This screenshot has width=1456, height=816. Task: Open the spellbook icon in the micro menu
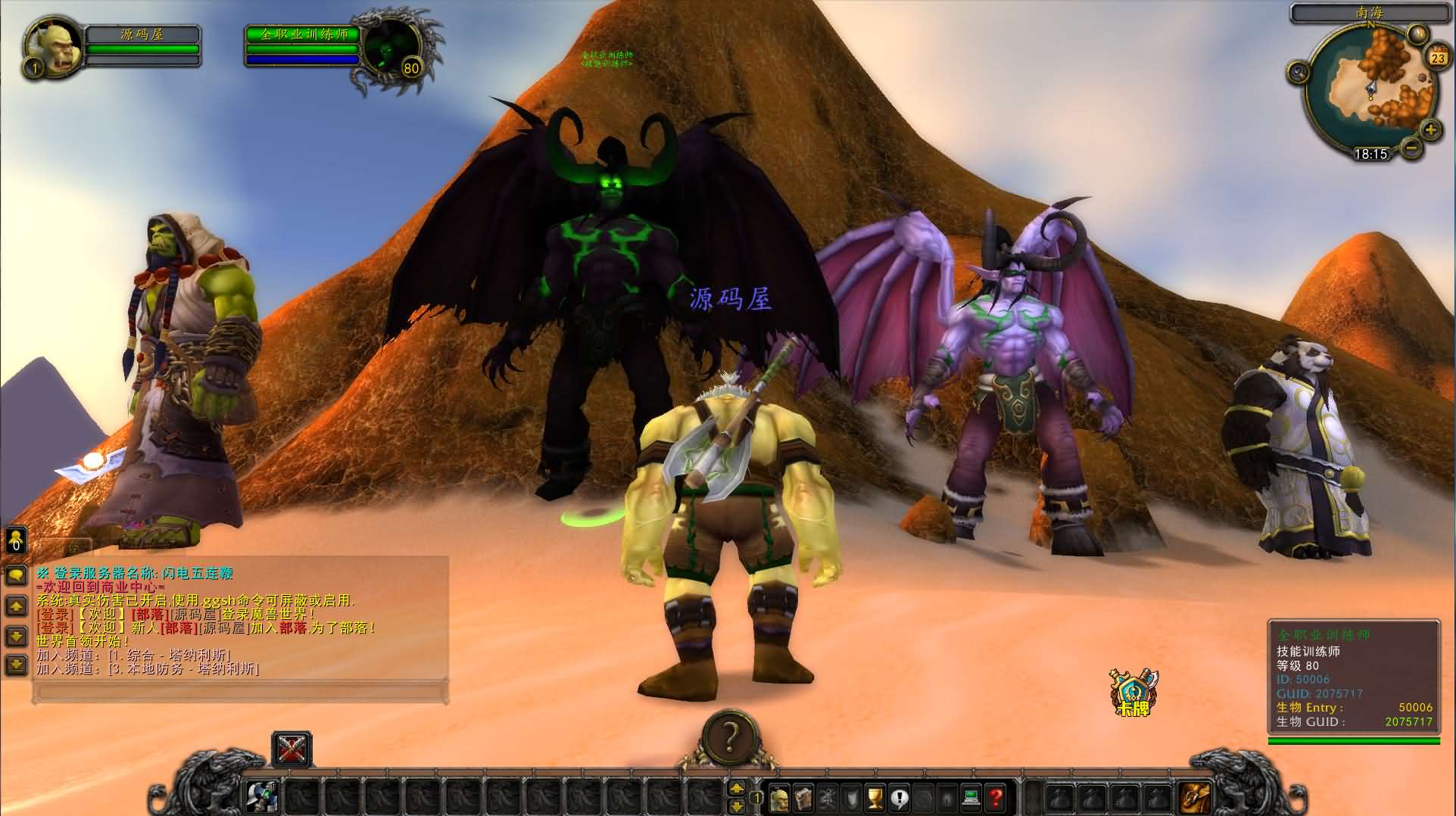coord(803,795)
